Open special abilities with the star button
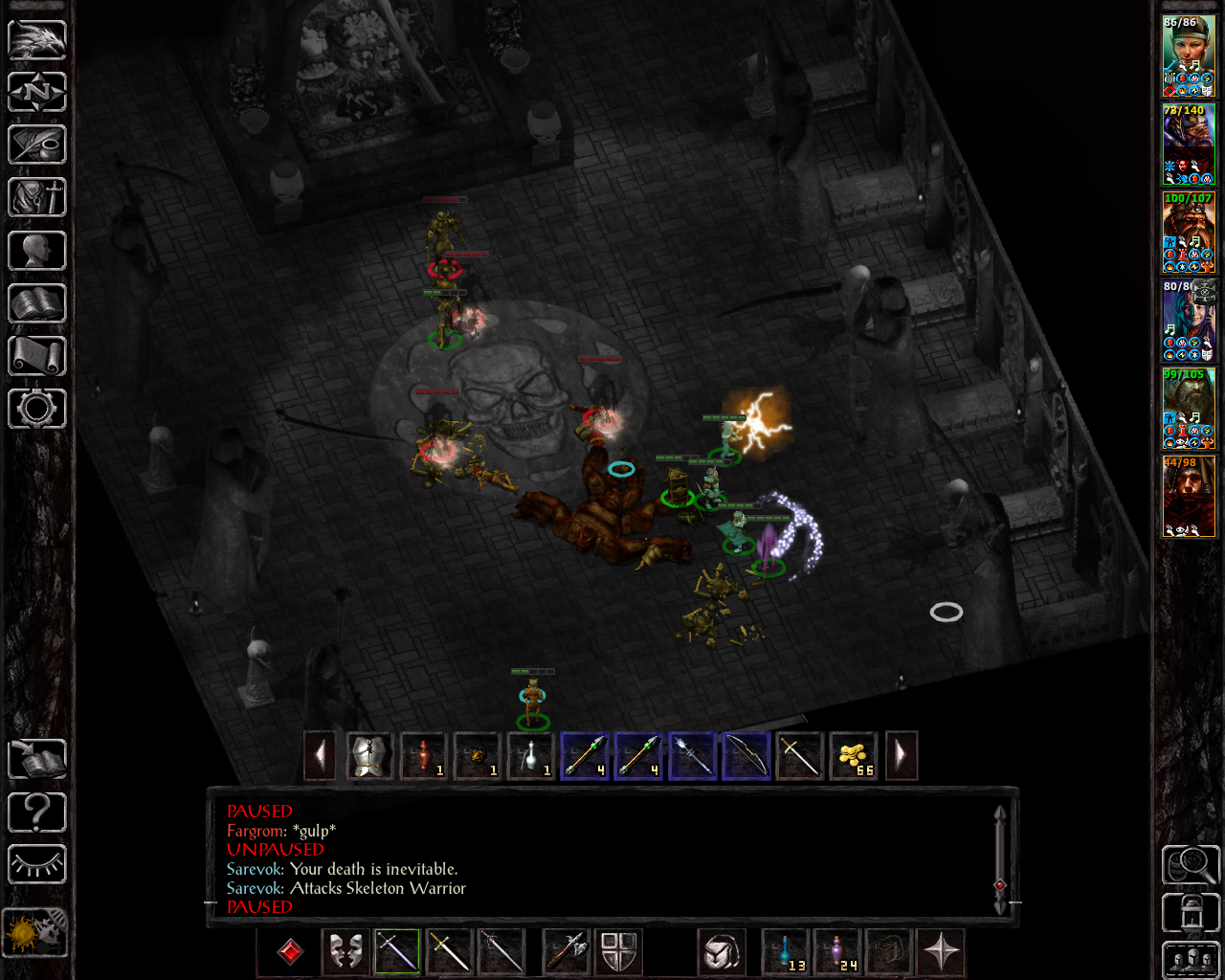1225x980 pixels. point(941,951)
